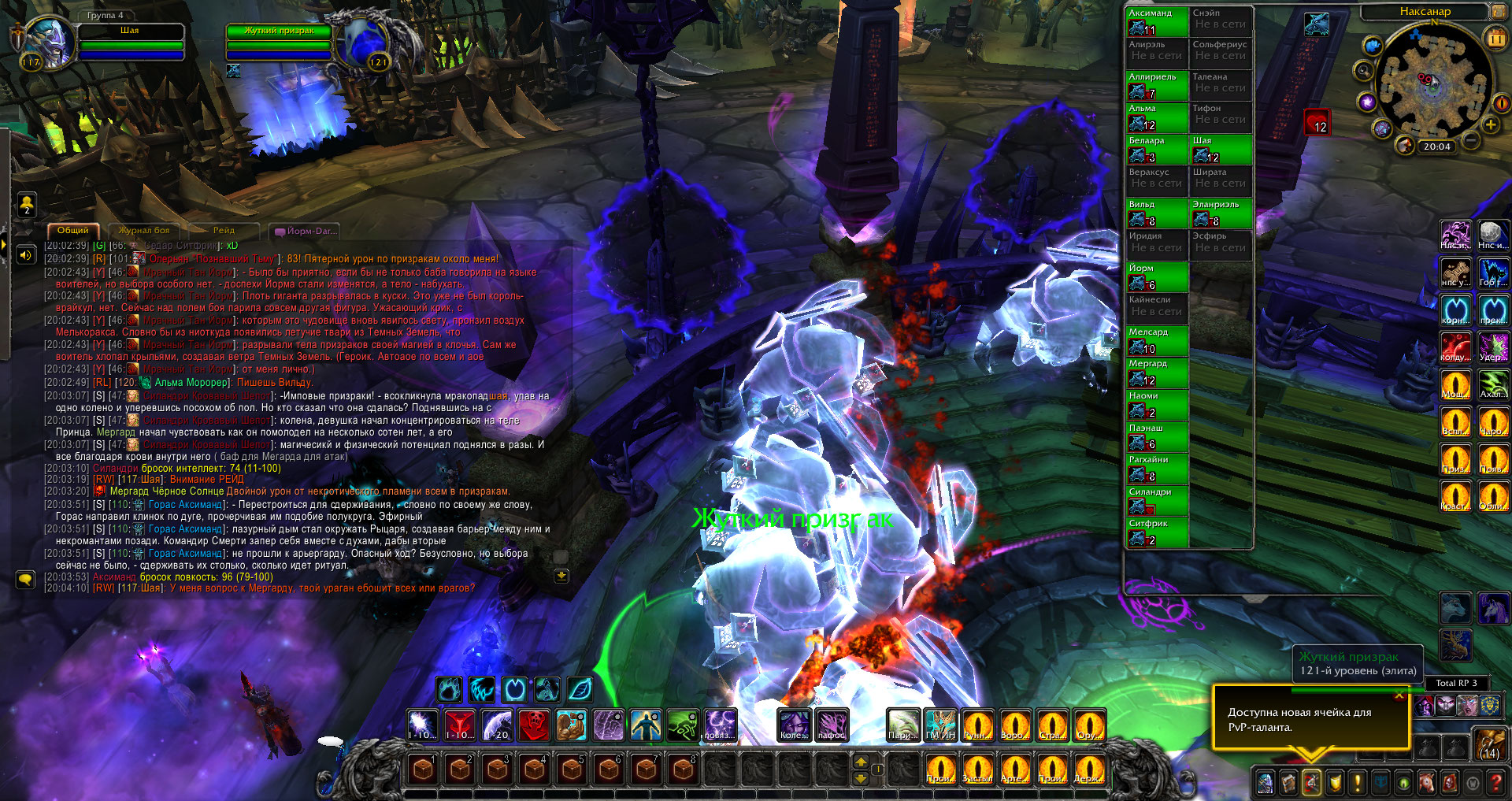Open the calendar showing day 11
This screenshot has width=1512, height=801.
click(x=1495, y=38)
